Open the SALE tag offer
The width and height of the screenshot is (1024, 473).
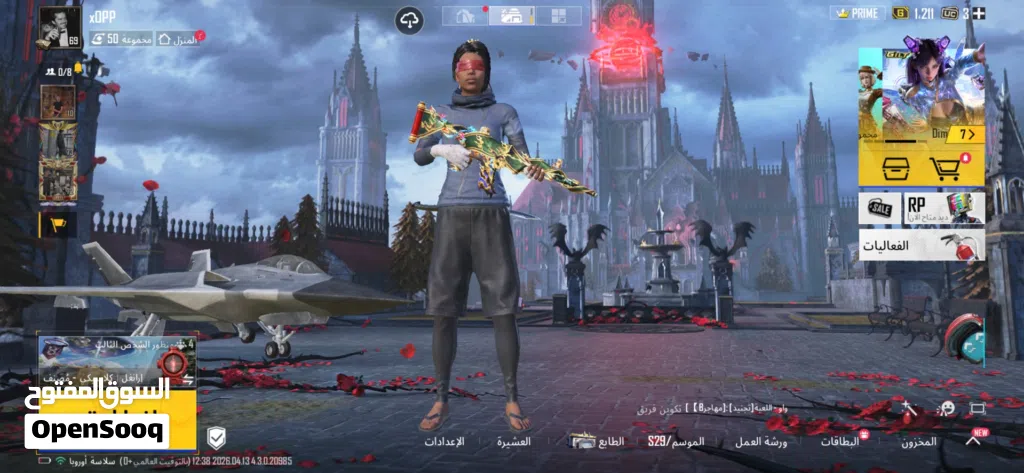tap(879, 208)
